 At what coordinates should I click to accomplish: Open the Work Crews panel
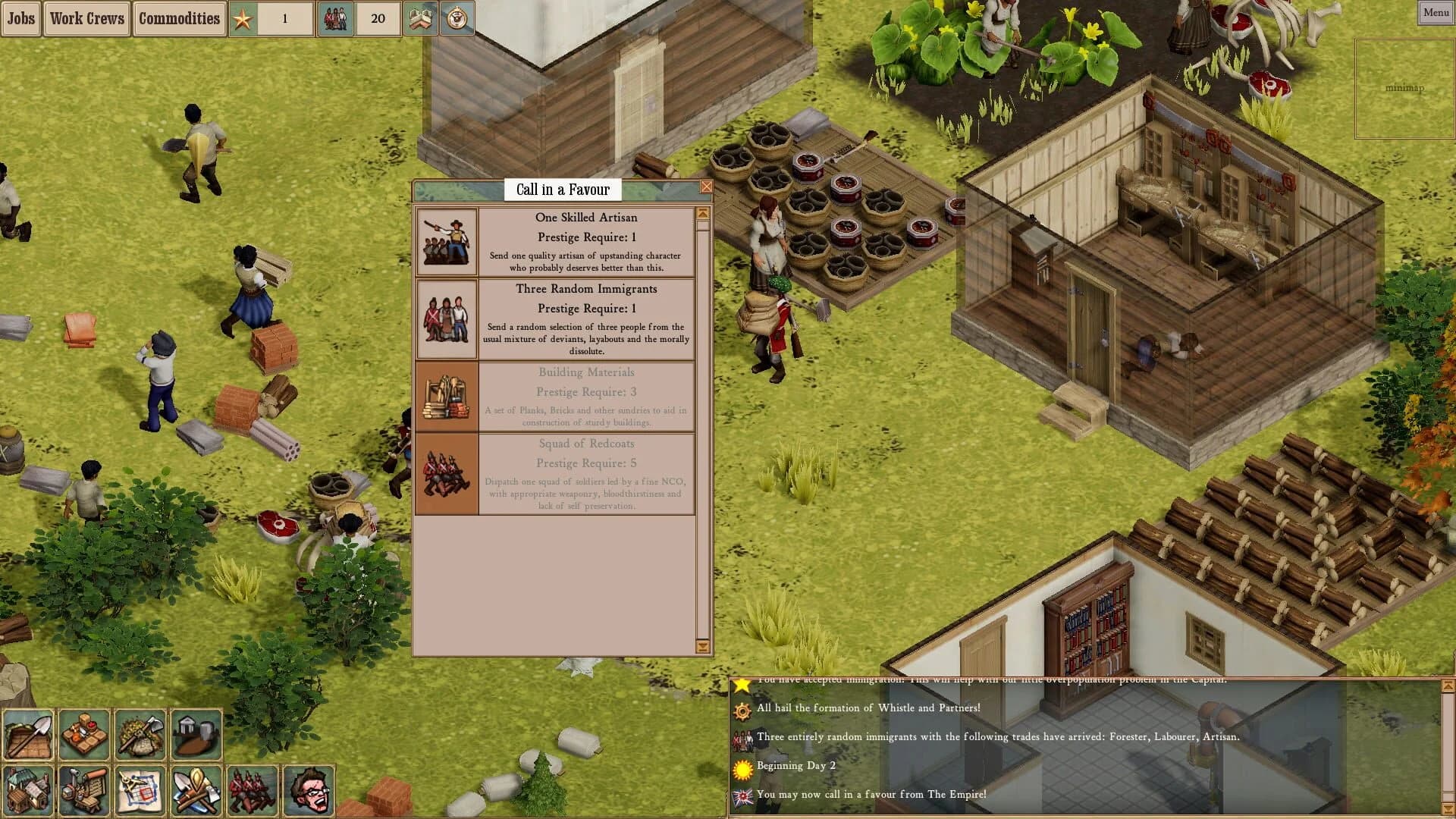click(86, 18)
